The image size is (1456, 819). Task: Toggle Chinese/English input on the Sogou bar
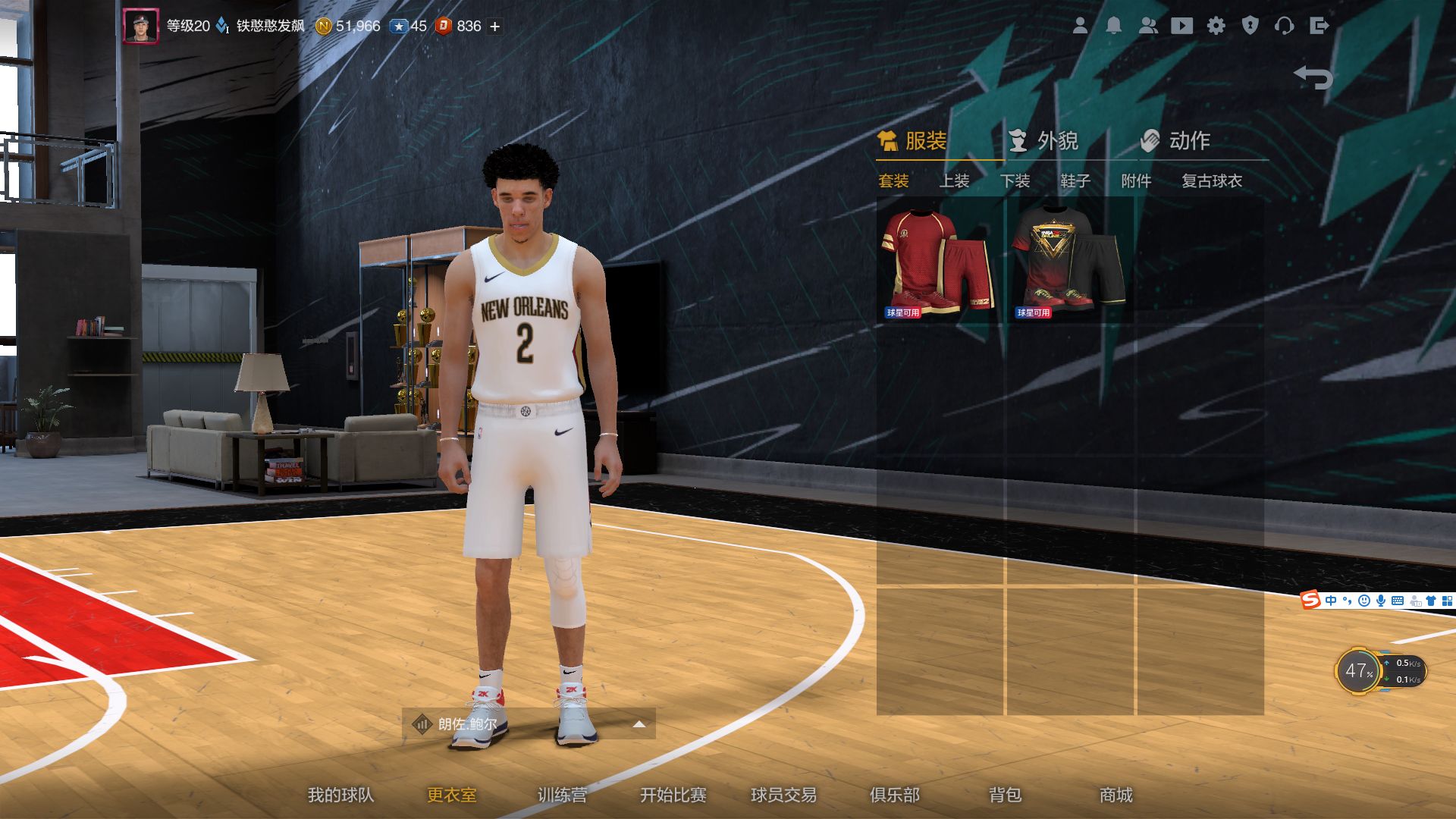(x=1332, y=601)
